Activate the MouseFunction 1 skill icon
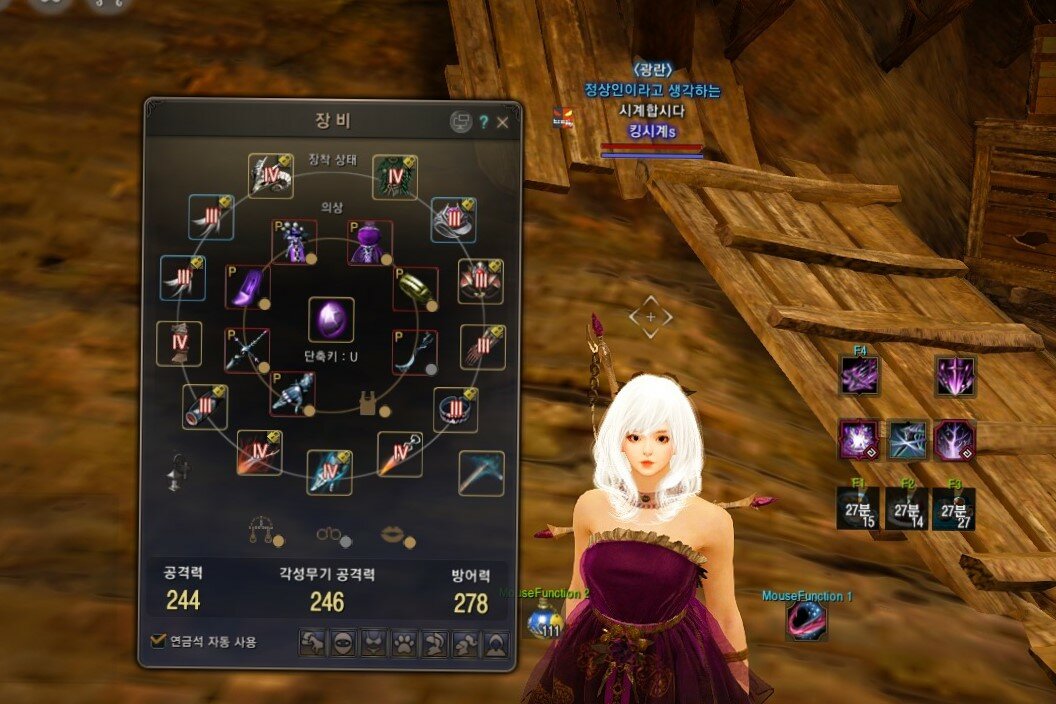 tap(806, 621)
